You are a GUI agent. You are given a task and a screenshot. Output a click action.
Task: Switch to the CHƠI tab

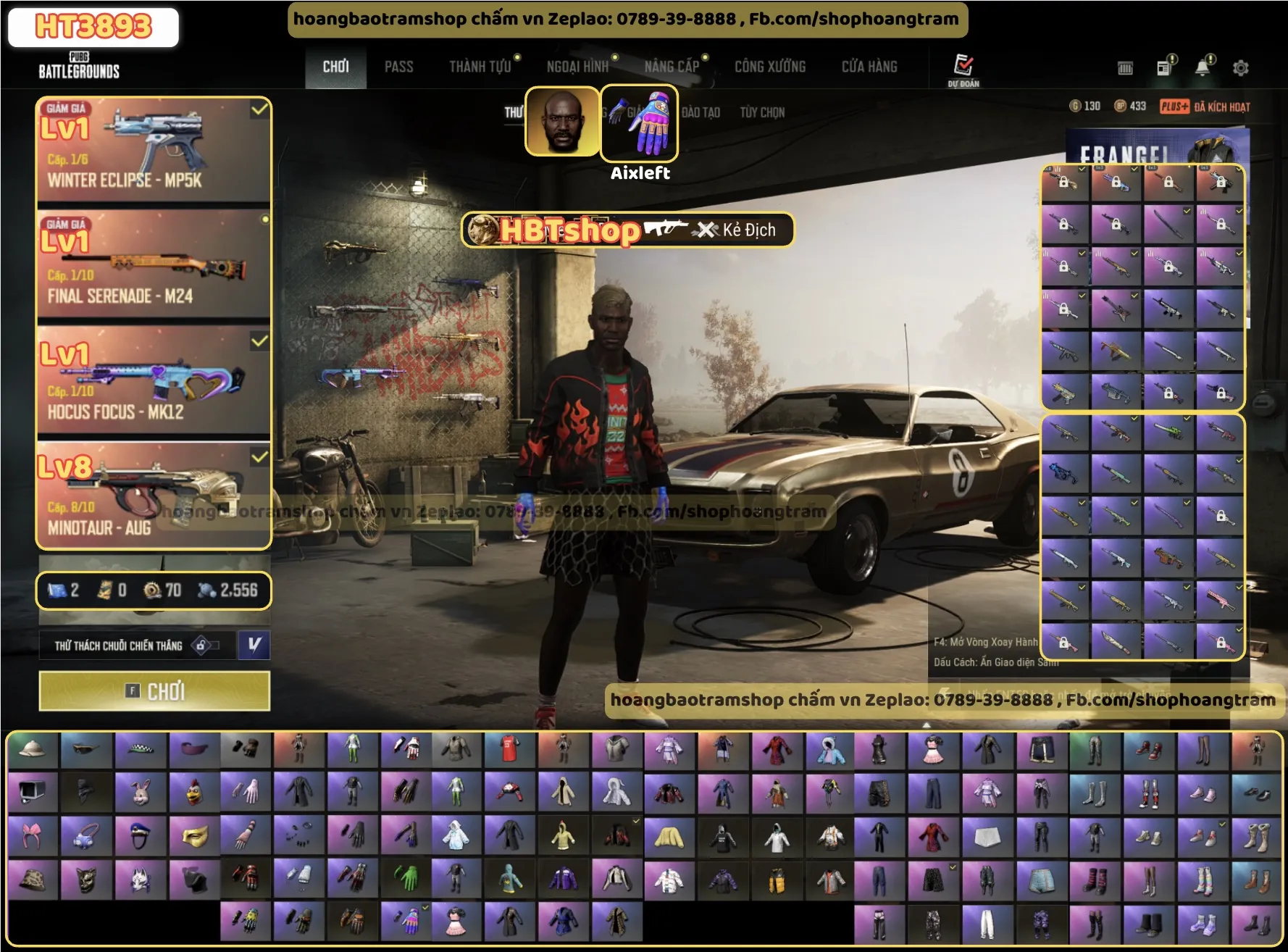pyautogui.click(x=335, y=67)
